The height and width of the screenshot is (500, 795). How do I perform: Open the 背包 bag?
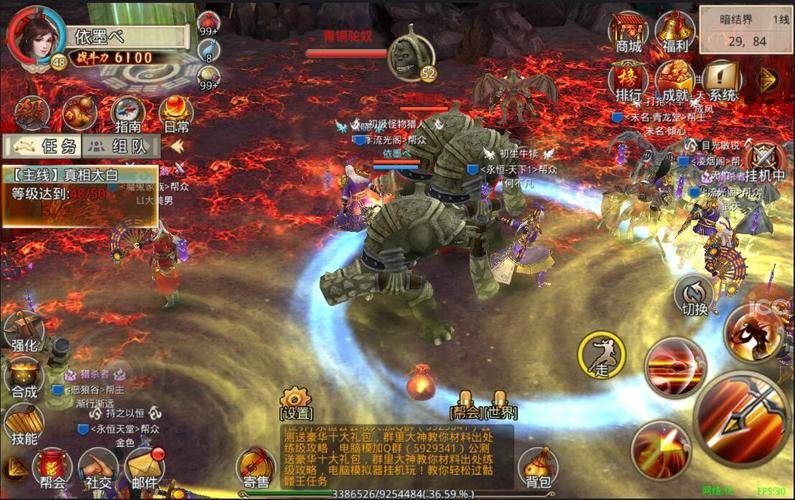[538, 467]
